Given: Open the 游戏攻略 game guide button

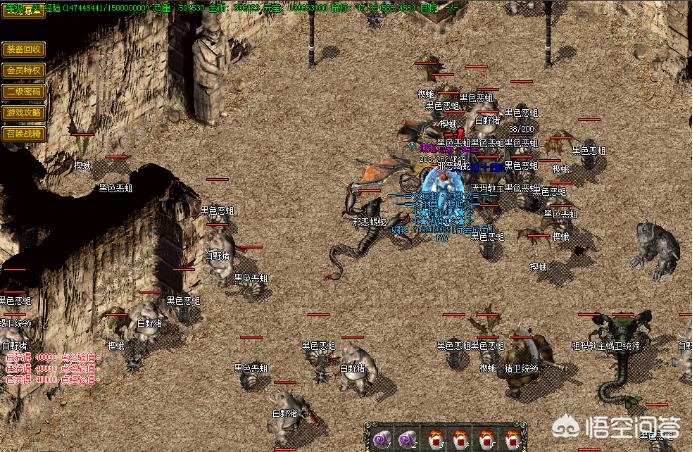Looking at the screenshot, I should [x=23, y=113].
